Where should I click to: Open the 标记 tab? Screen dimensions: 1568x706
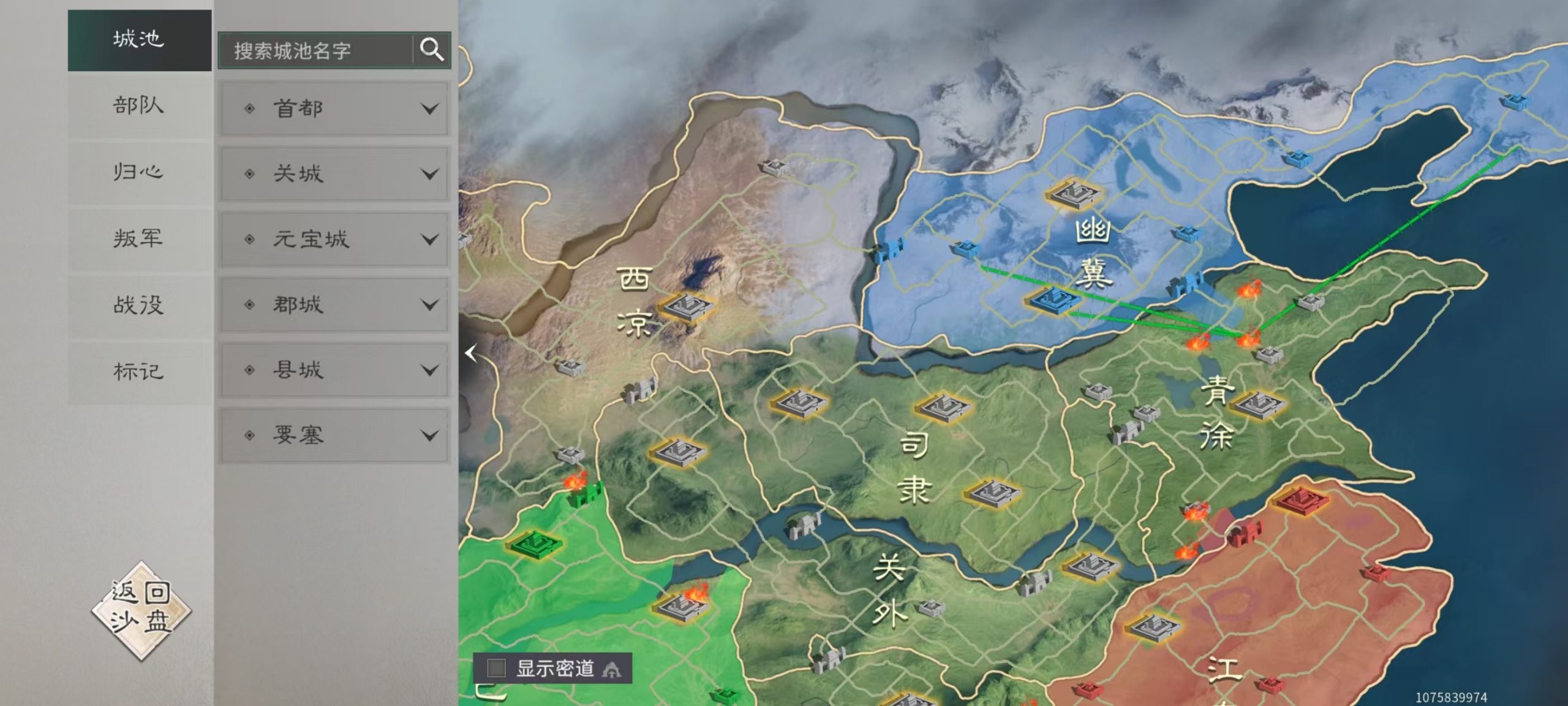[139, 371]
